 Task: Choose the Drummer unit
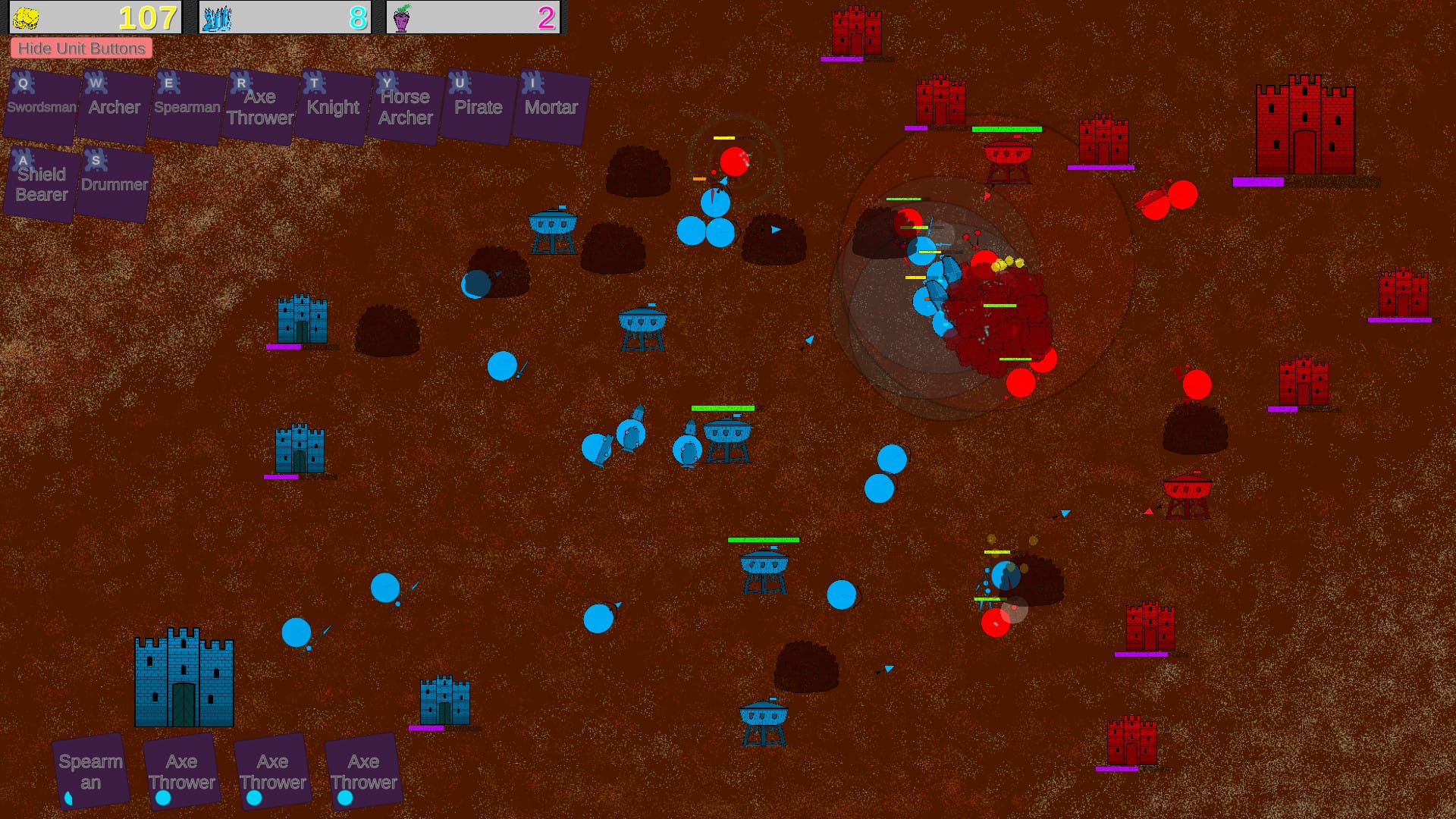click(115, 184)
